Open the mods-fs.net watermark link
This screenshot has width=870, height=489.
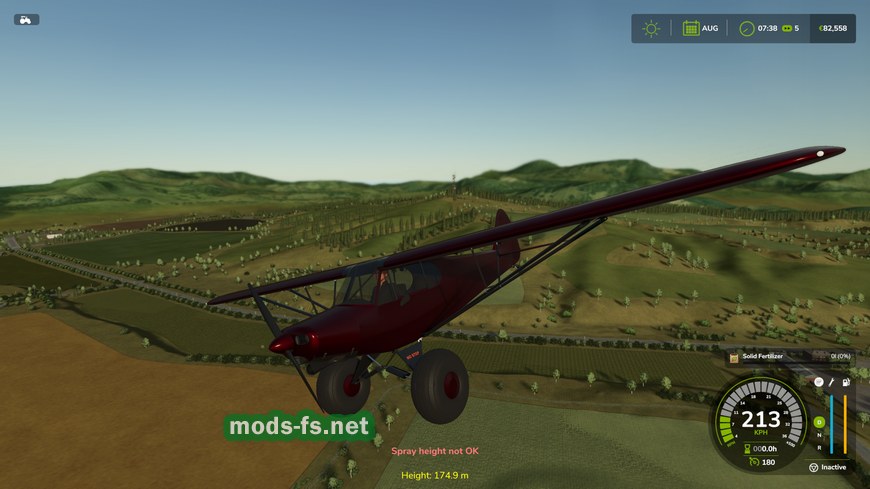tap(299, 427)
